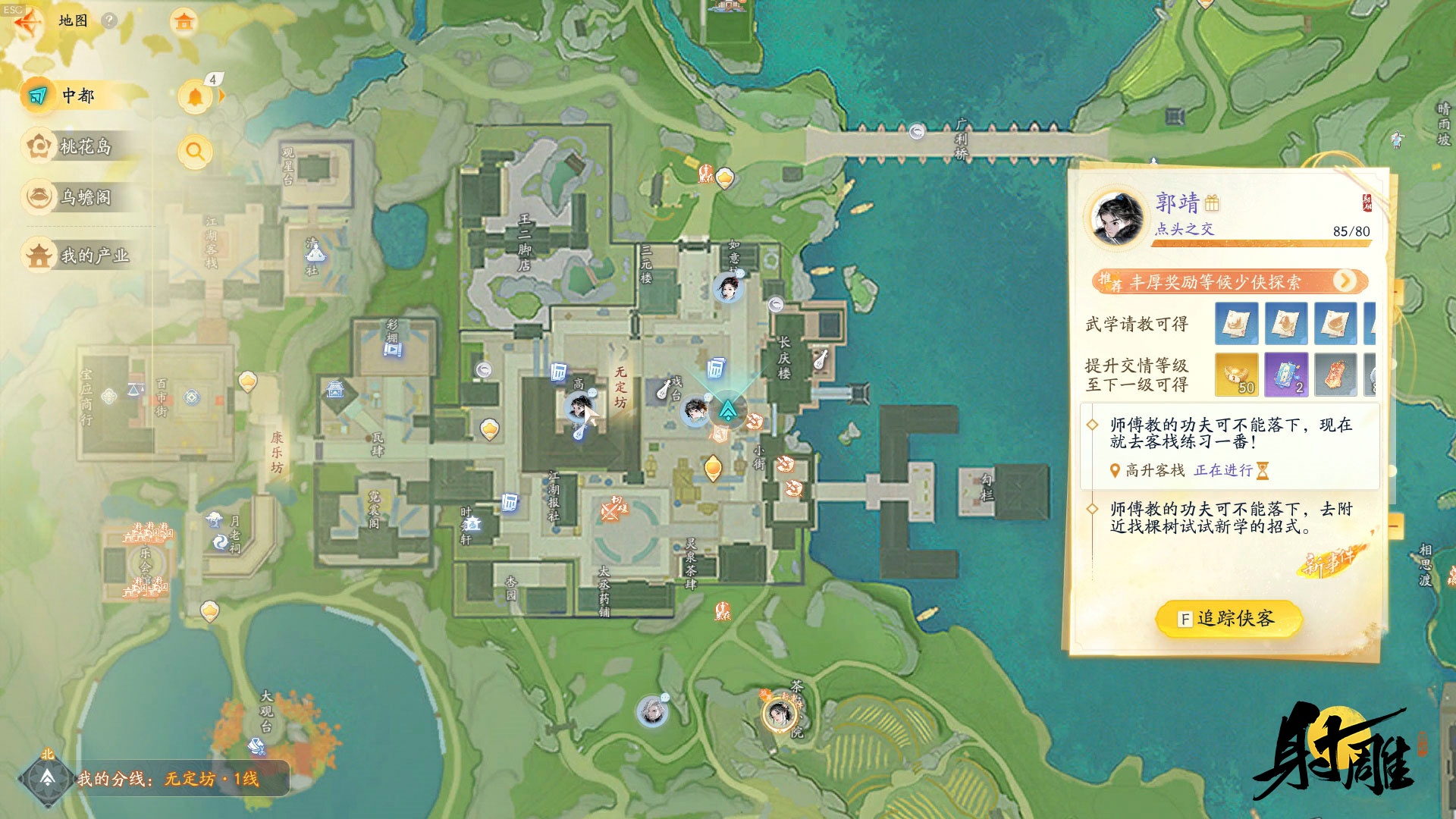Open the gift icon beside 郭靖's name
1456x819 pixels.
click(x=1212, y=203)
